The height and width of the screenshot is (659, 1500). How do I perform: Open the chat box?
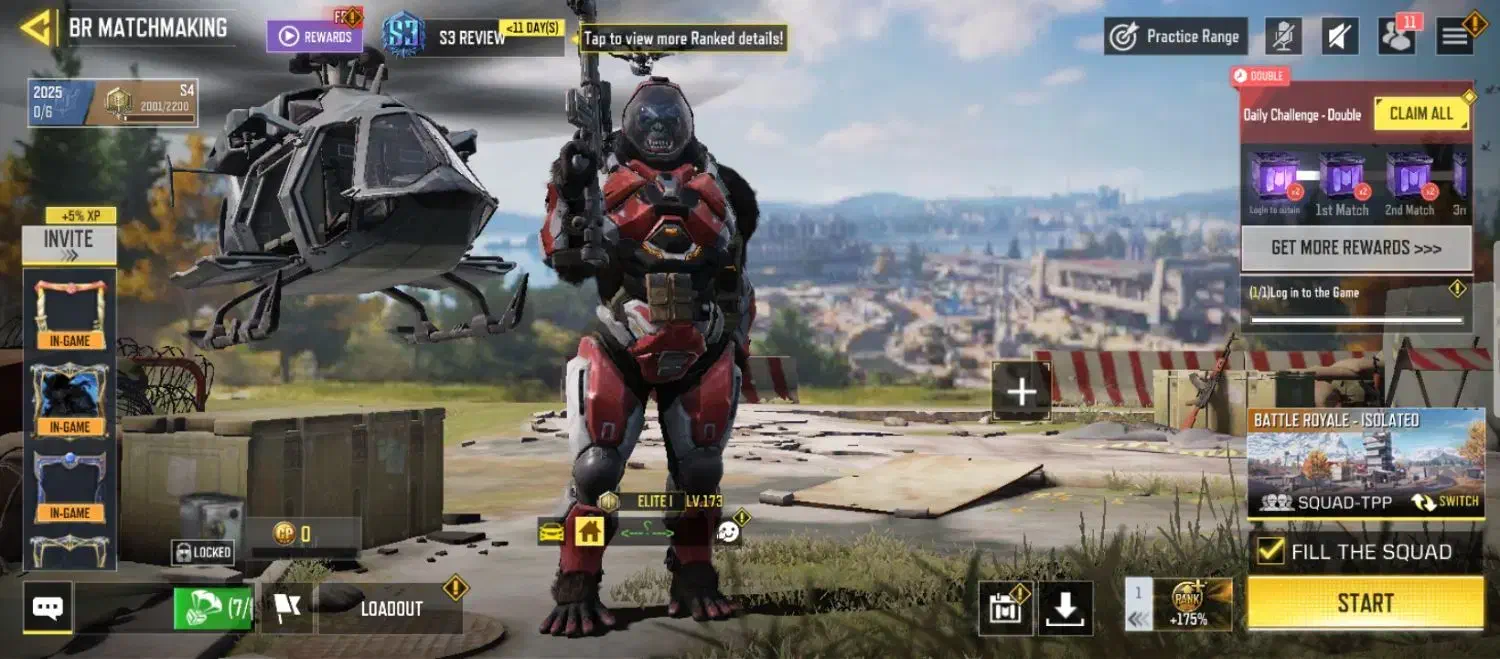(x=48, y=607)
